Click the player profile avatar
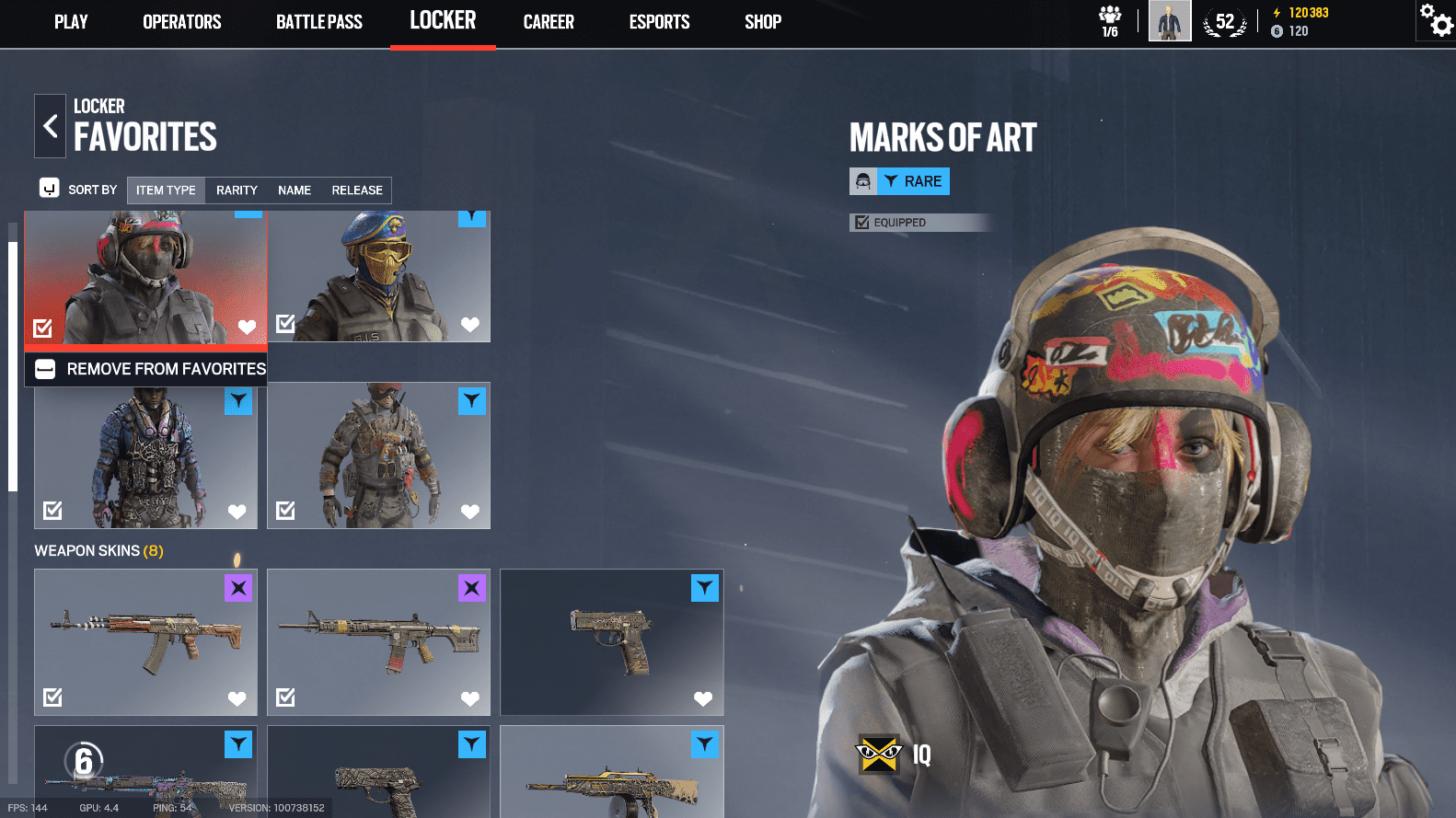Viewport: 1456px width, 818px height. (x=1170, y=21)
